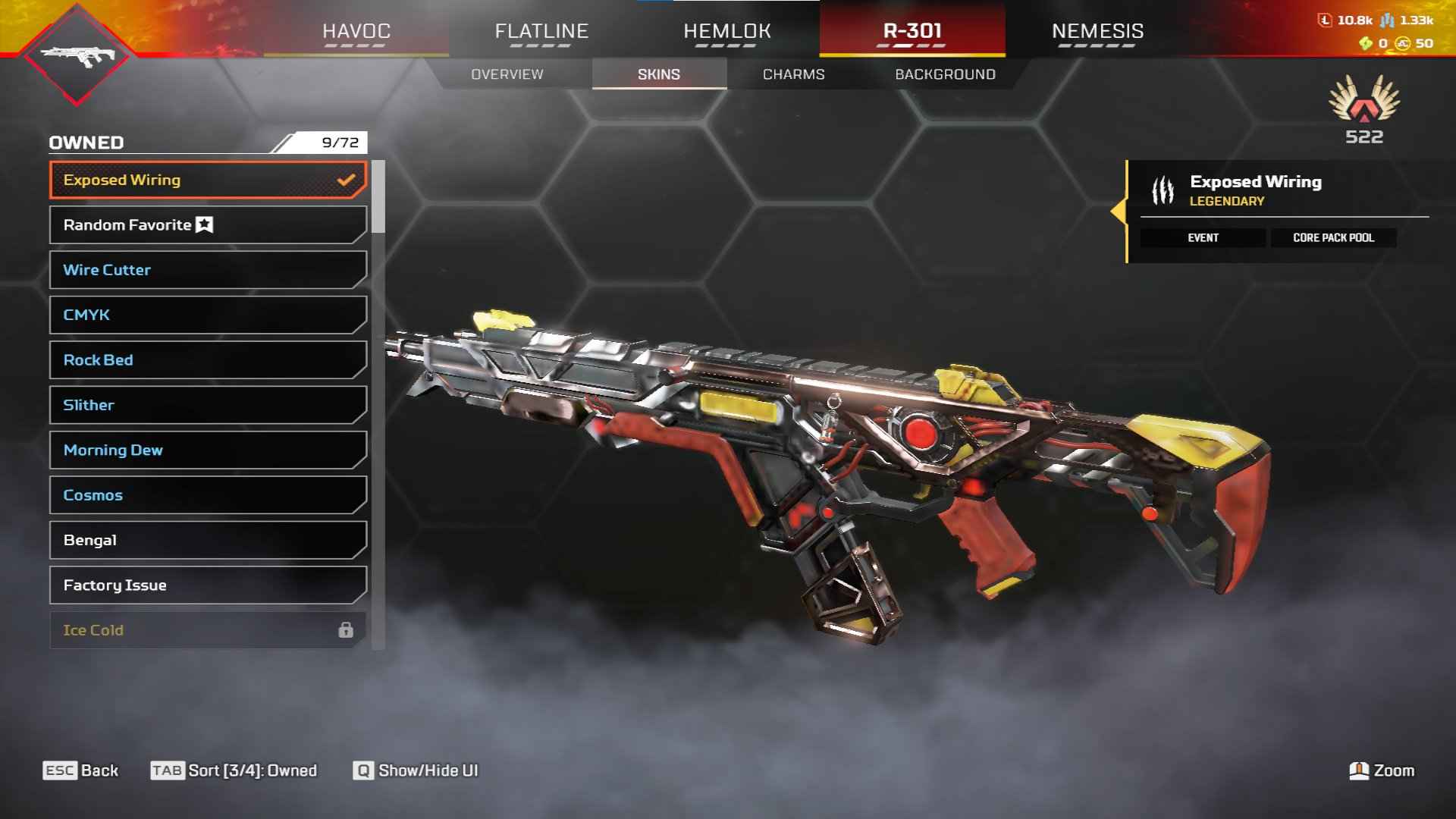
Task: Click the skin list scrollbar
Action: coord(378,197)
